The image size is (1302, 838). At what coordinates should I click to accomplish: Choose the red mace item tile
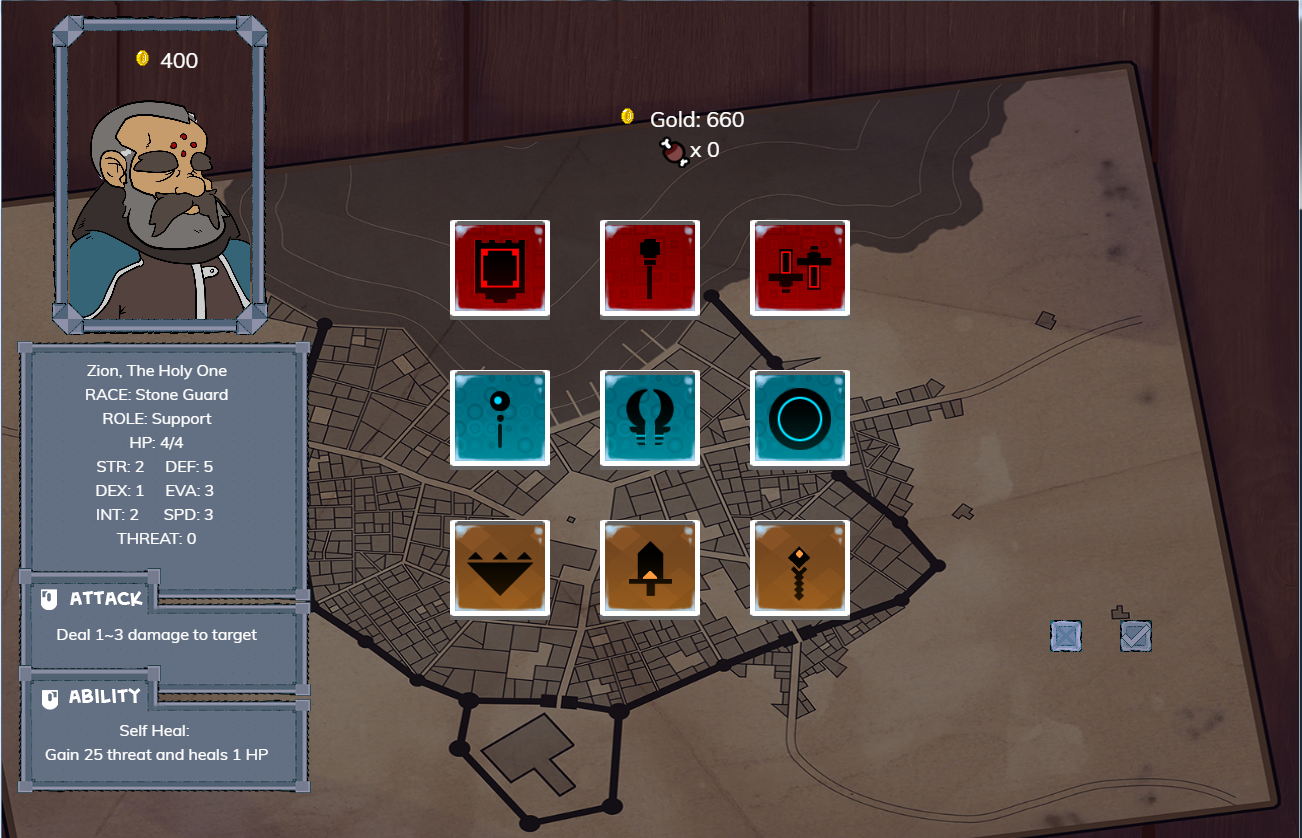(650, 268)
